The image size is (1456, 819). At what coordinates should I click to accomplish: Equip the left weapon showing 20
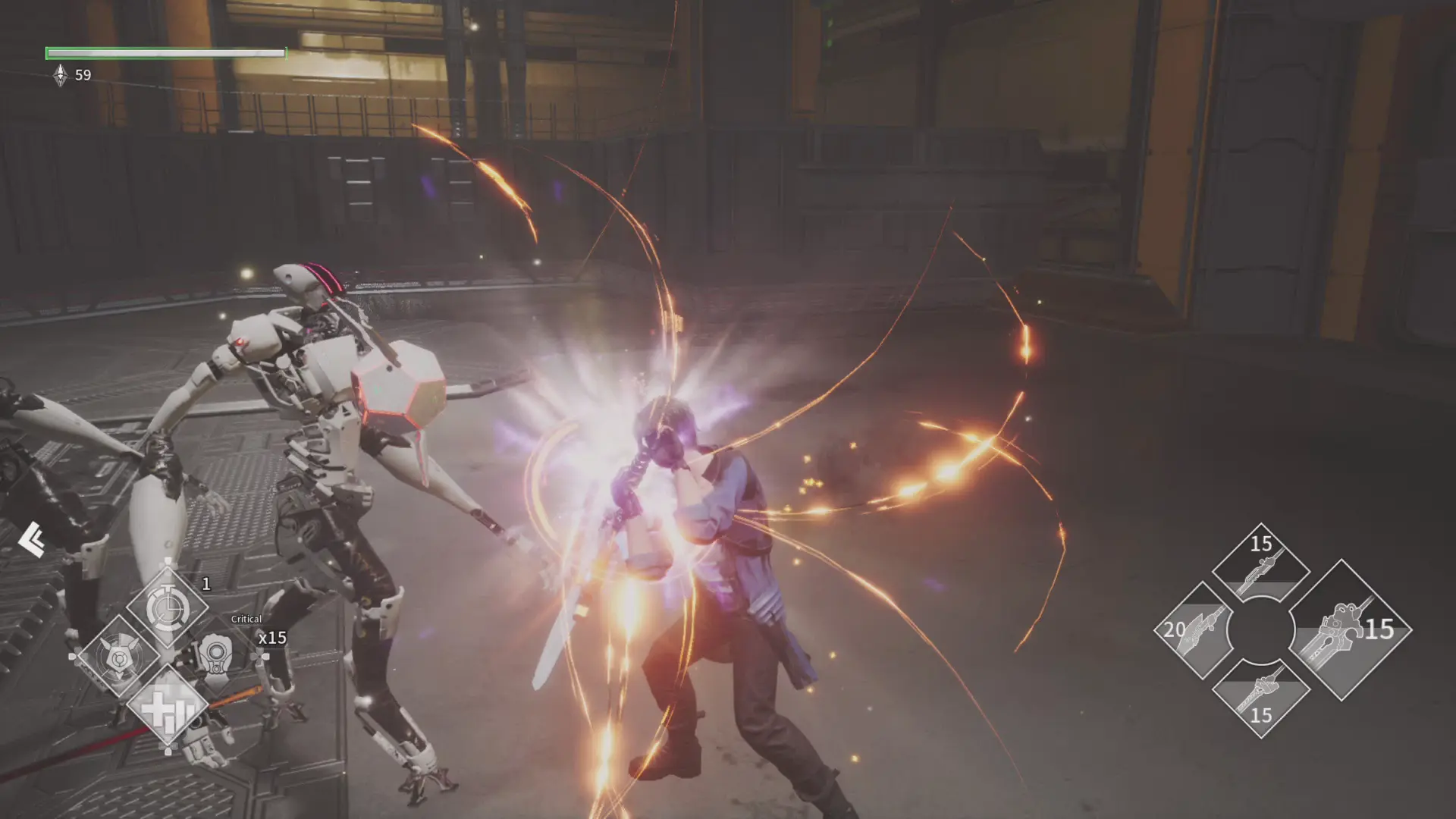click(x=1194, y=629)
